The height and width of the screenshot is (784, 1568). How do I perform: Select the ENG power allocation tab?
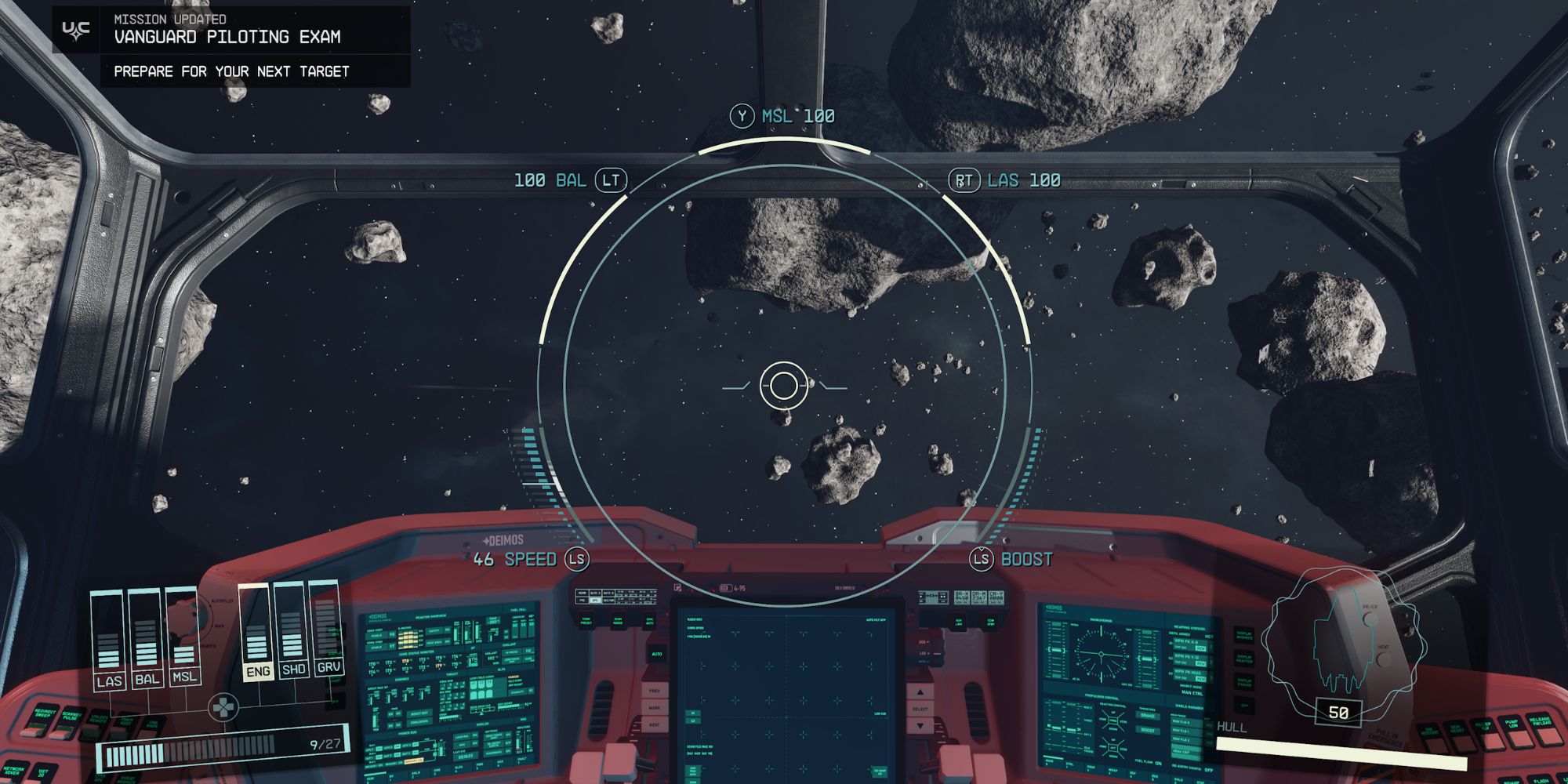259,672
